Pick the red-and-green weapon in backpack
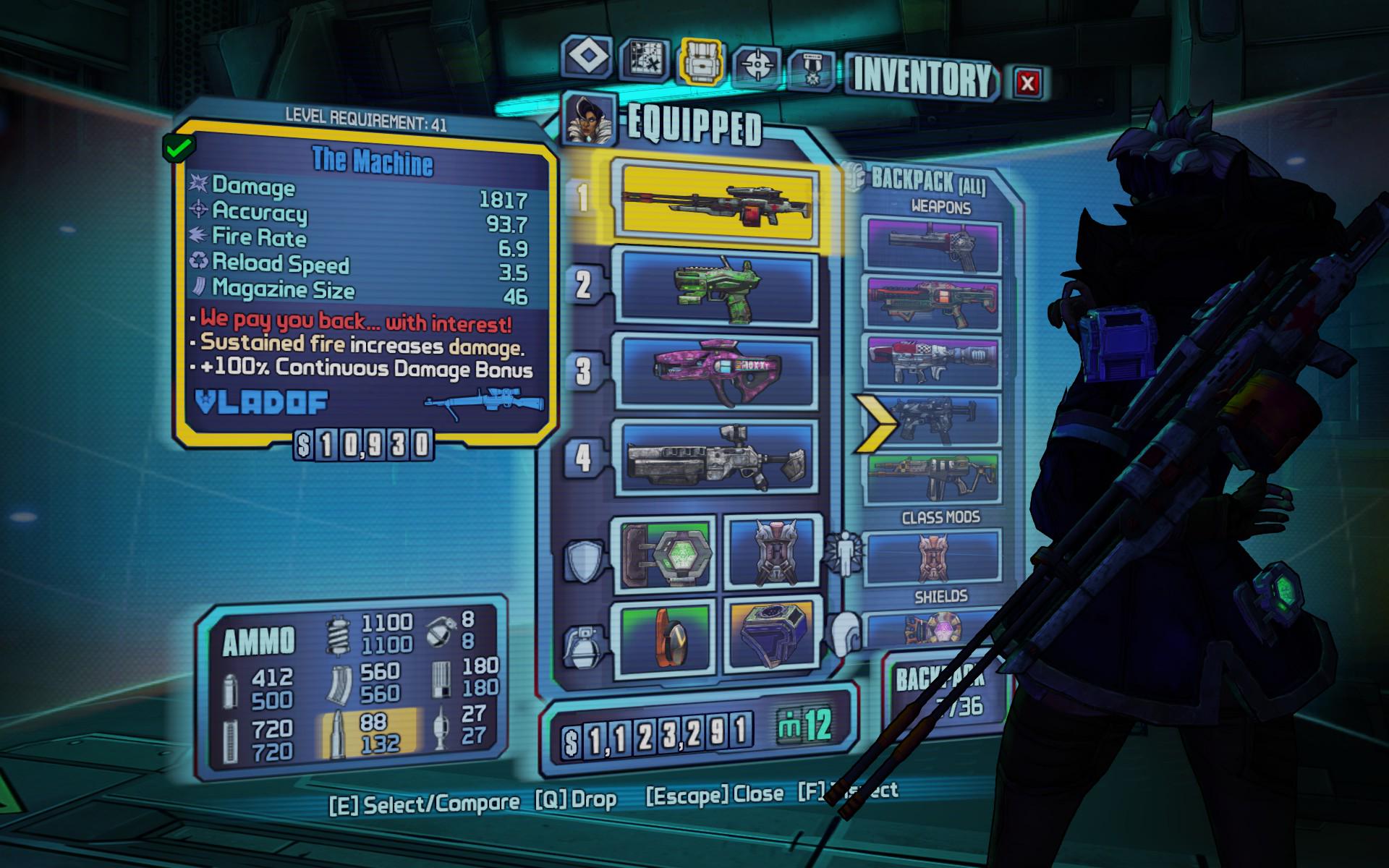Viewport: 1389px width, 868px height. 934,304
